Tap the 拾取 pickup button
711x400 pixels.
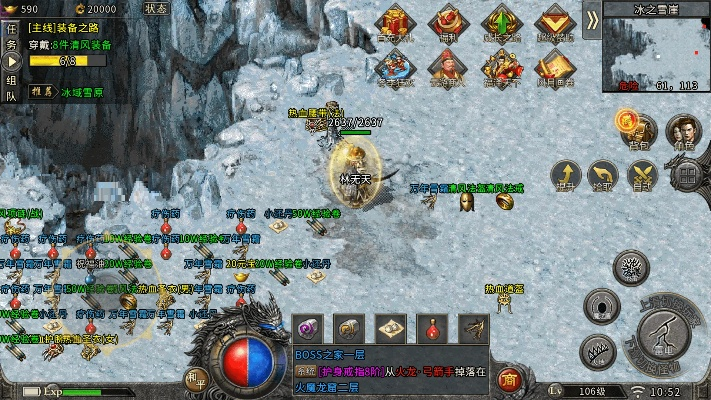602,176
